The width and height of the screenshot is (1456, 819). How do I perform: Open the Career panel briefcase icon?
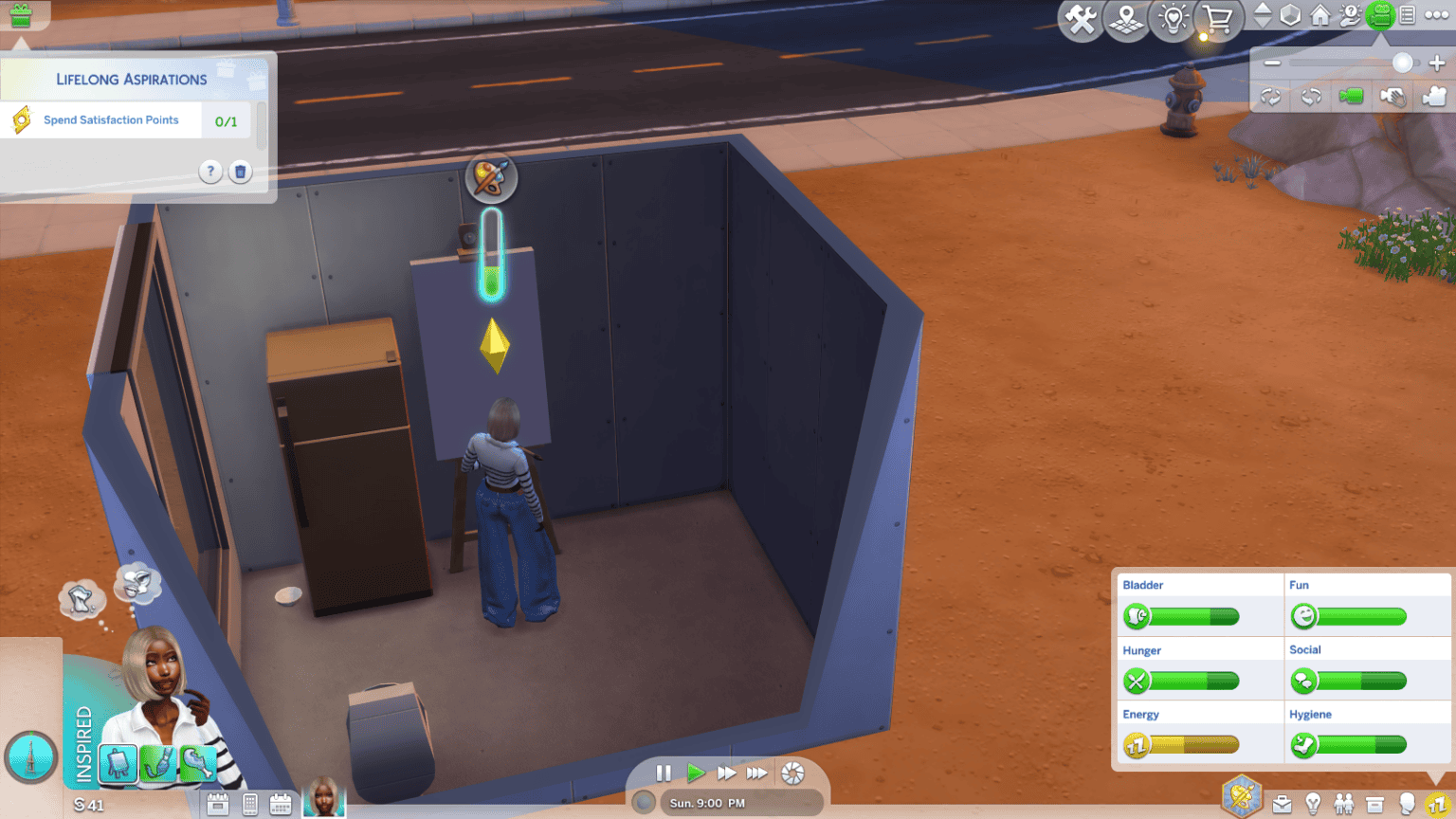pos(1282,803)
